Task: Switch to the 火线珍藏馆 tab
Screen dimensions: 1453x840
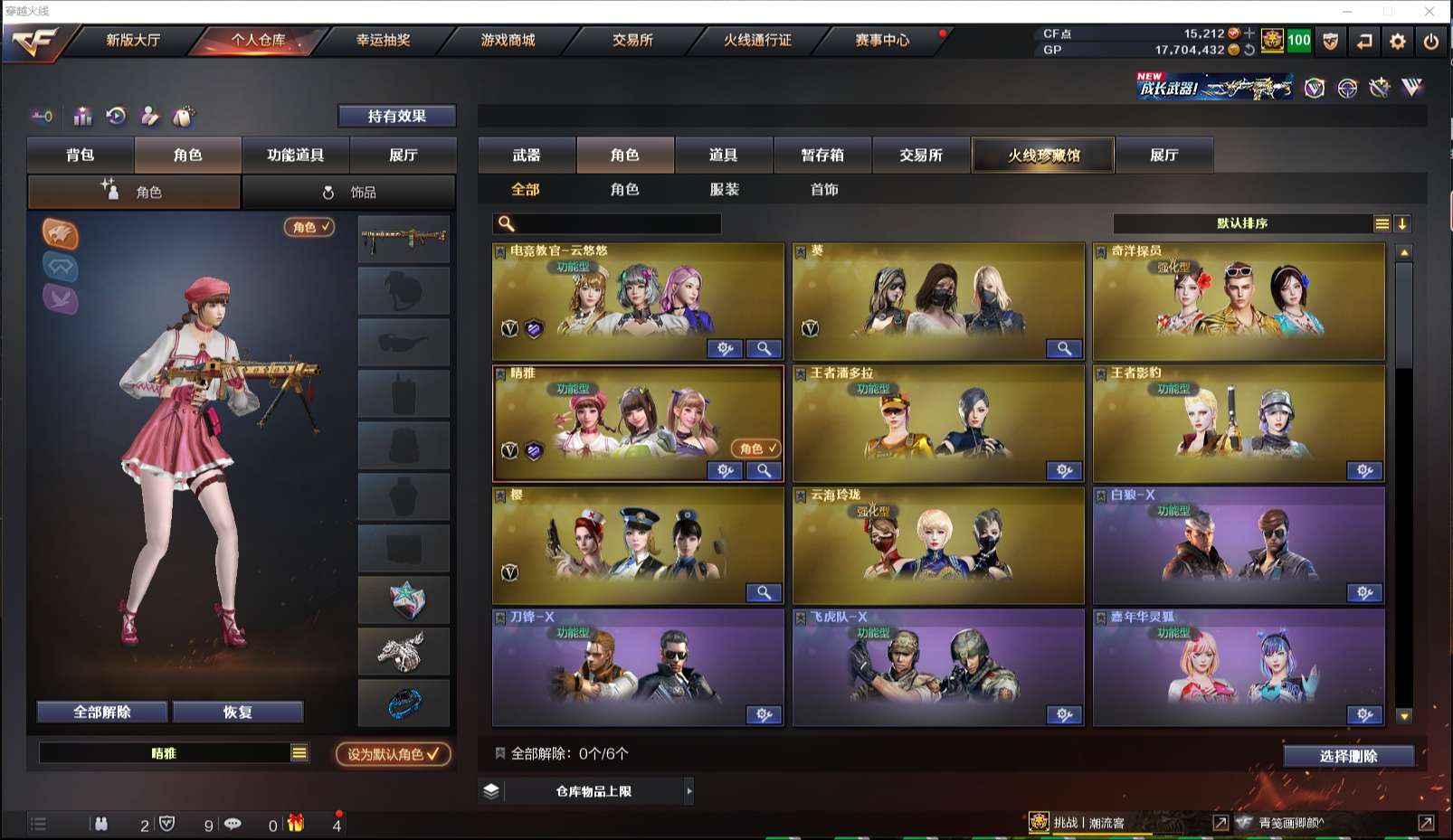Action: pyautogui.click(x=1043, y=155)
